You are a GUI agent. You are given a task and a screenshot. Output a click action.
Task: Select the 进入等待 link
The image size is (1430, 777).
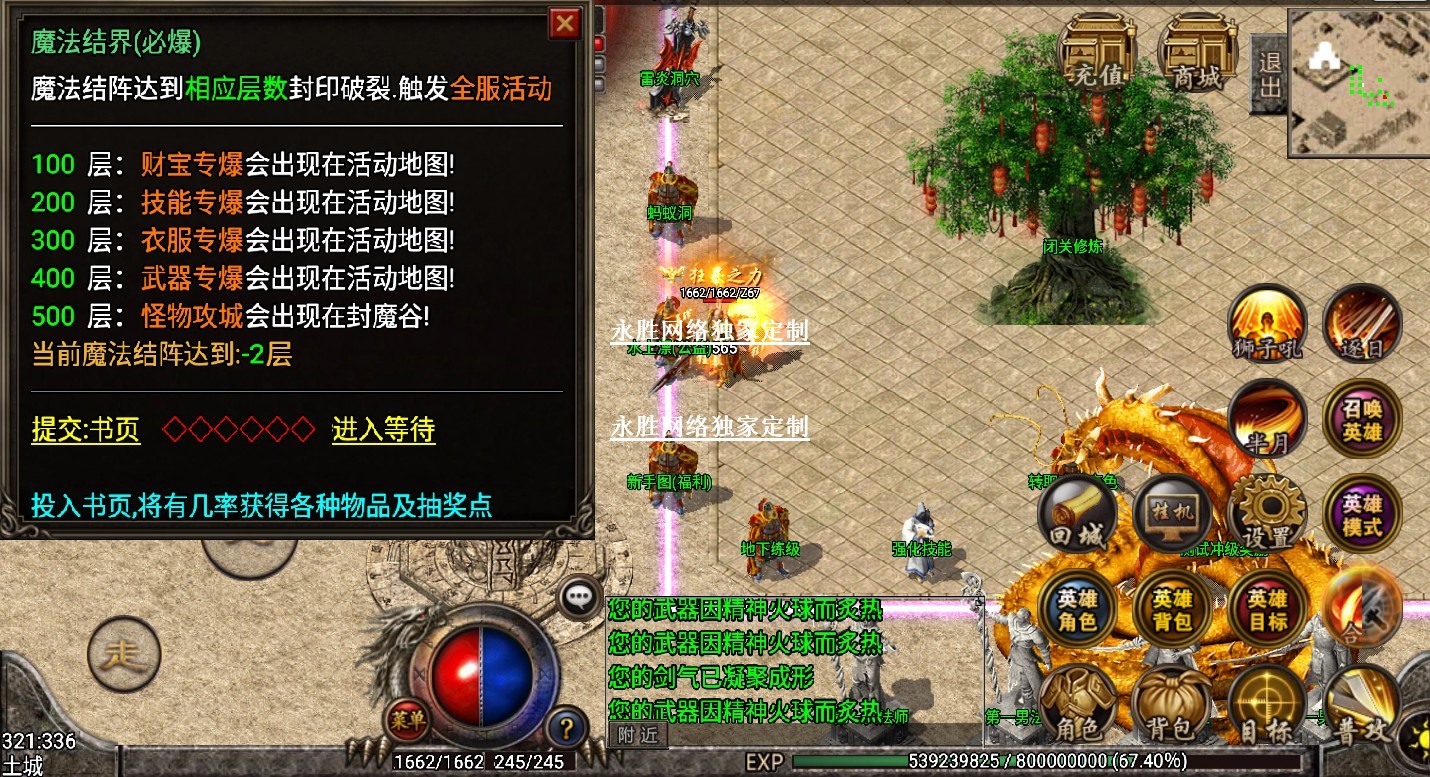[x=384, y=430]
